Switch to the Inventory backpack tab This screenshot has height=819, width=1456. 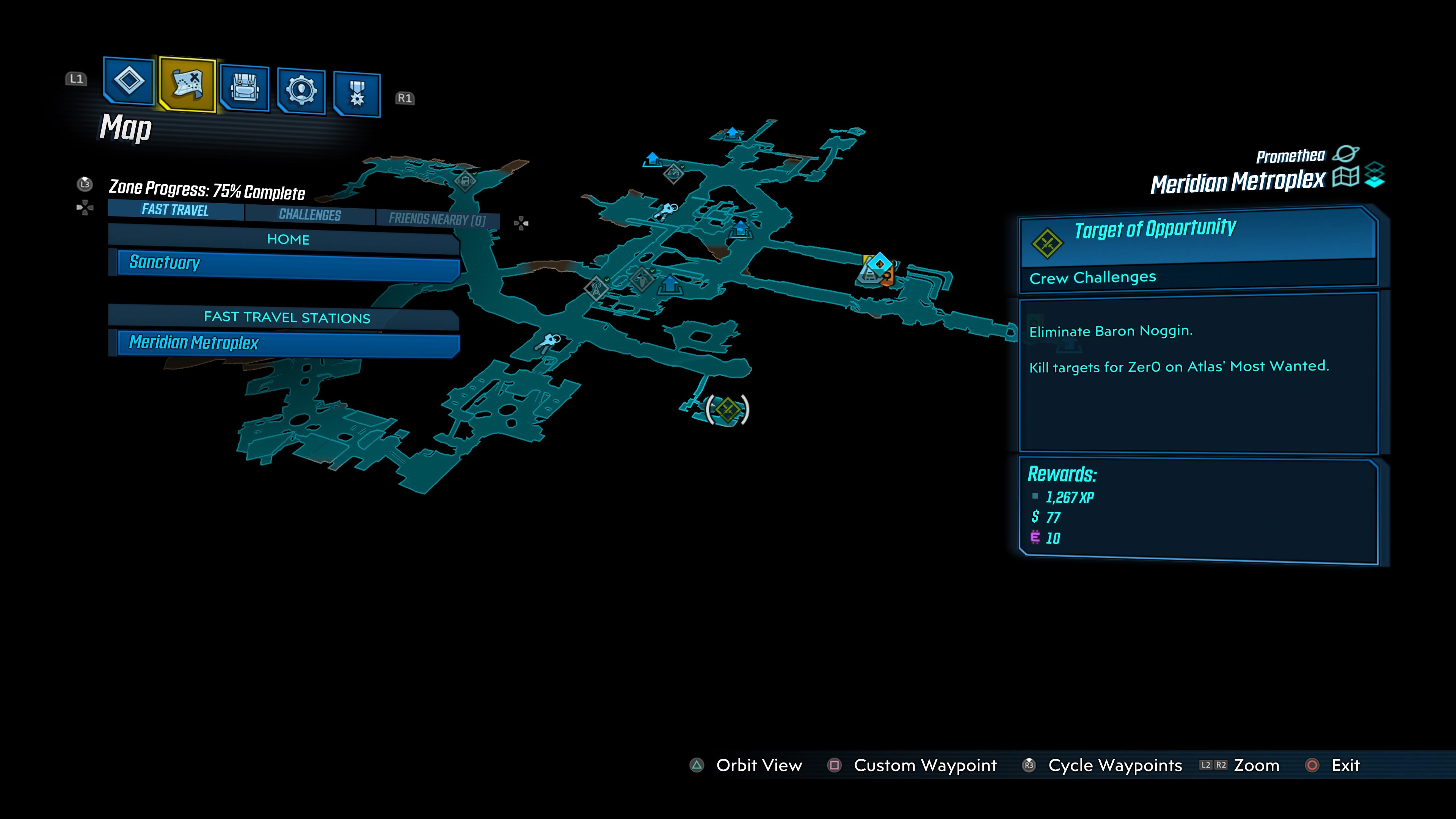point(245,88)
